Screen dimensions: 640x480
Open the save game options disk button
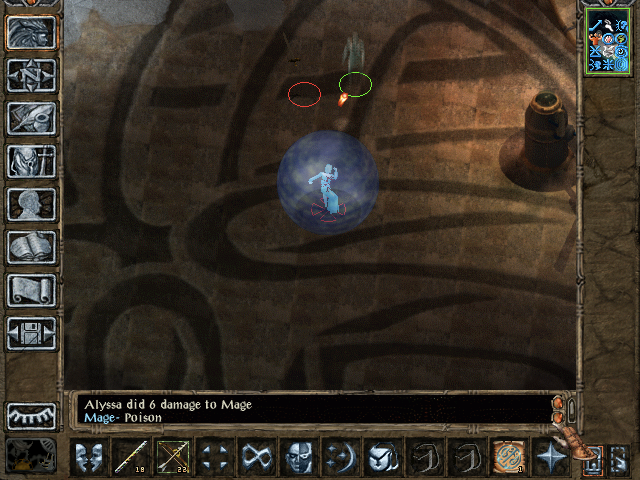coord(32,334)
